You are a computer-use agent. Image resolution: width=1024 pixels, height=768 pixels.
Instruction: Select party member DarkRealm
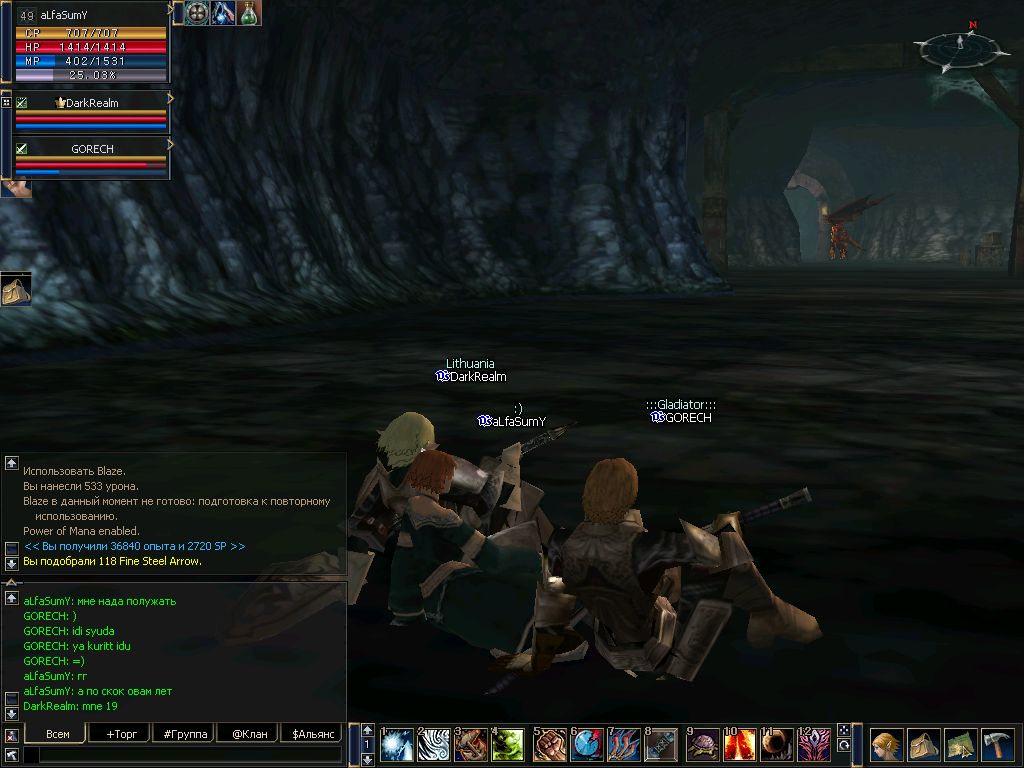pos(92,103)
